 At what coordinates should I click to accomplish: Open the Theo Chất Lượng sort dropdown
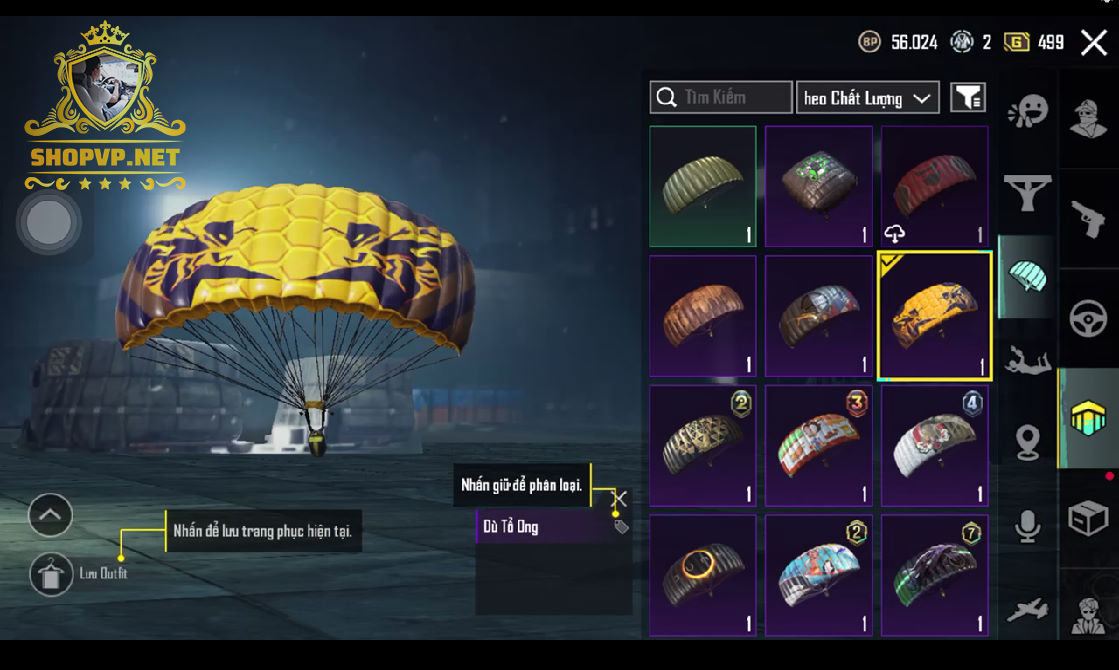coord(867,98)
